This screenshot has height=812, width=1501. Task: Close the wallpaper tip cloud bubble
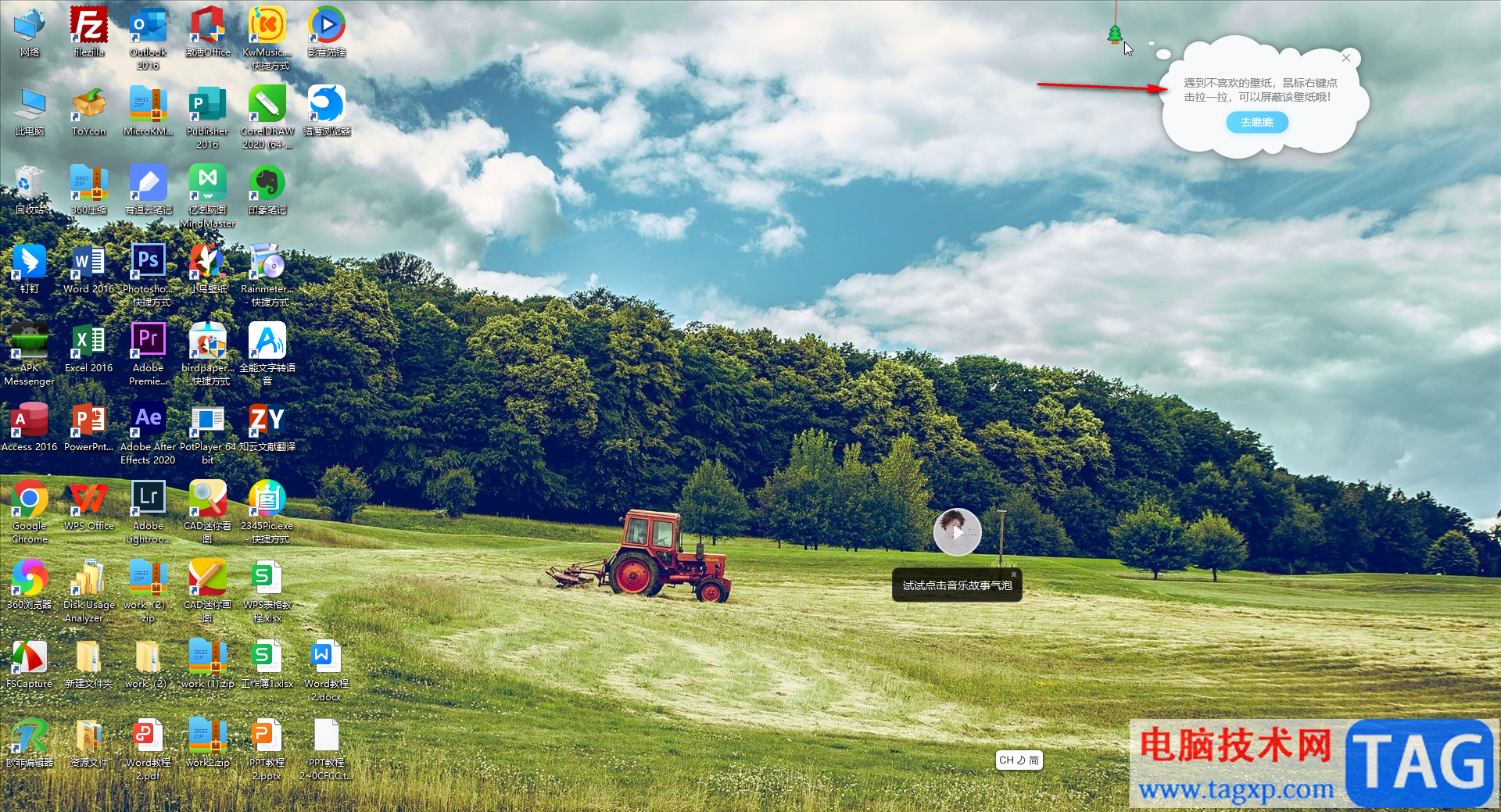1346,58
